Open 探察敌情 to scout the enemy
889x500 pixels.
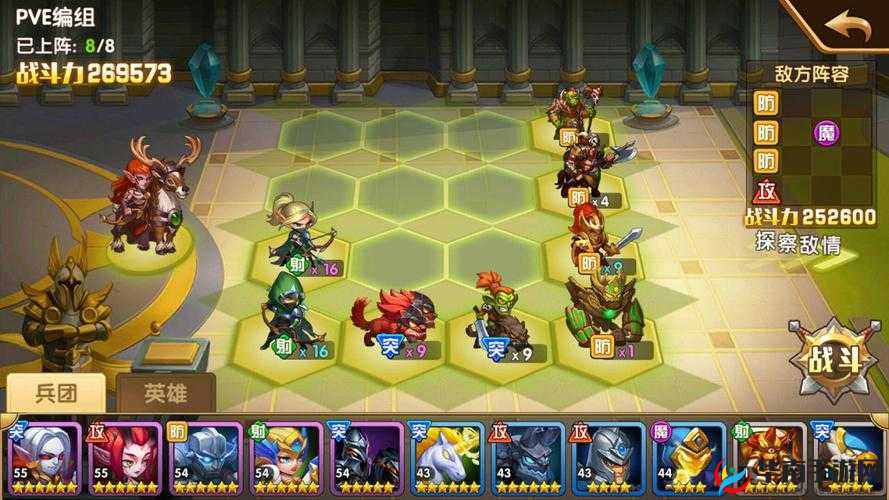[x=797, y=242]
